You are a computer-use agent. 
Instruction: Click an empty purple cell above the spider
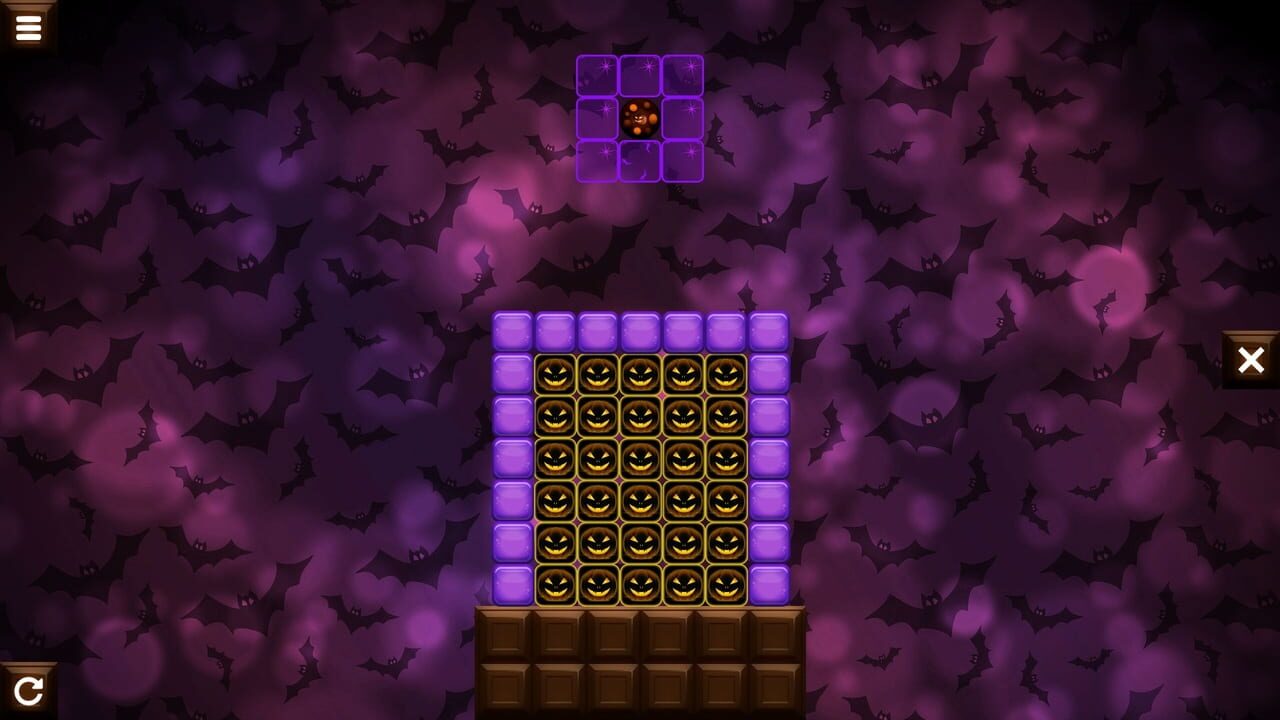639,76
